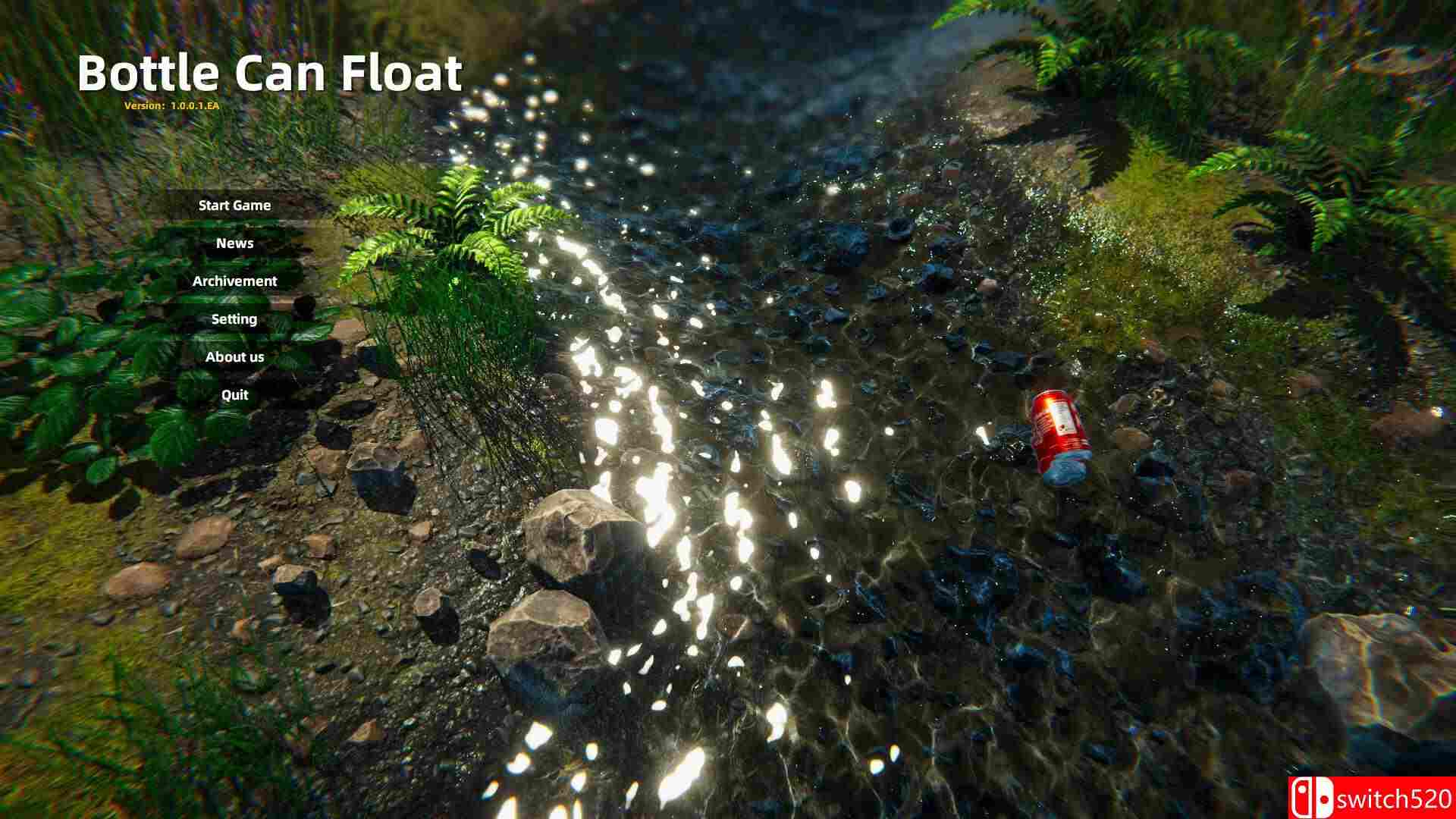Click the Bottle Can Float title logo
The width and height of the screenshot is (1456, 819).
point(271,74)
